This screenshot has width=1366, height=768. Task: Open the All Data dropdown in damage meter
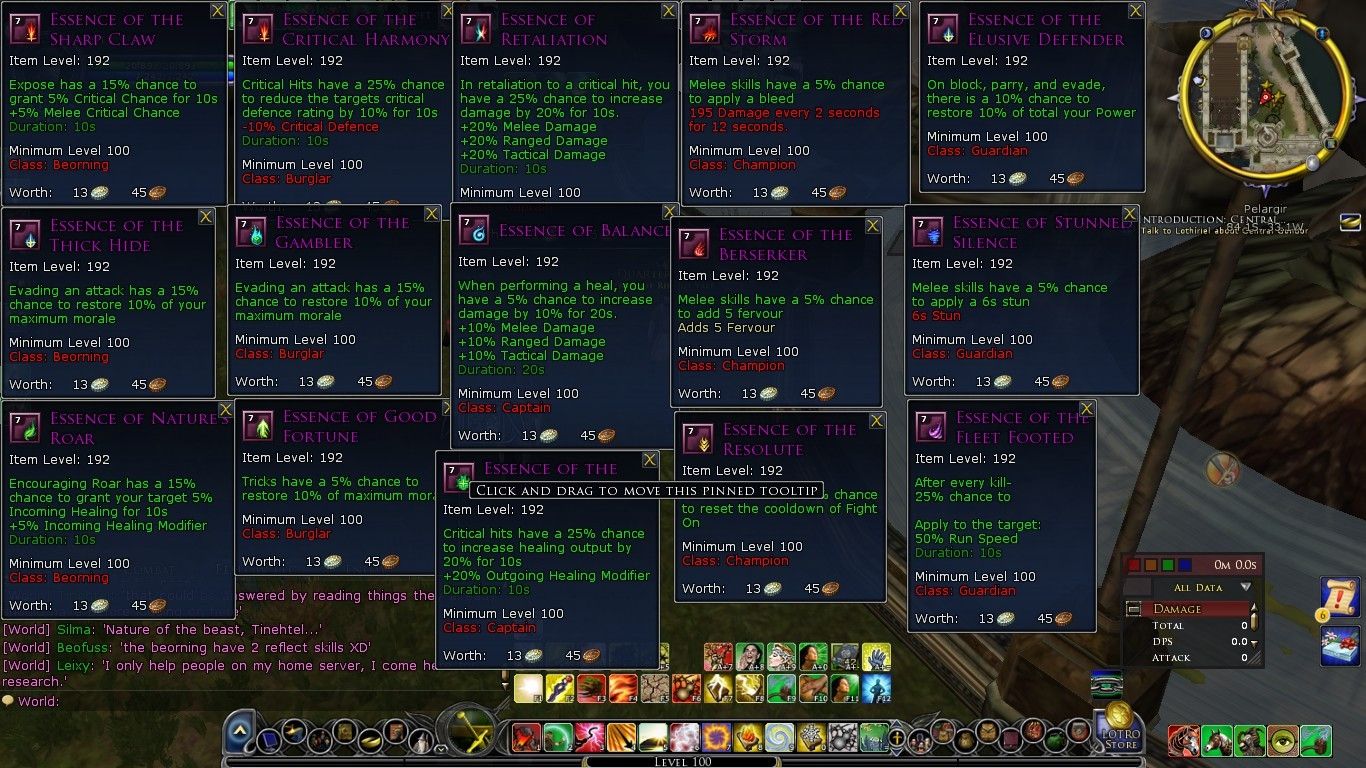click(x=1245, y=588)
